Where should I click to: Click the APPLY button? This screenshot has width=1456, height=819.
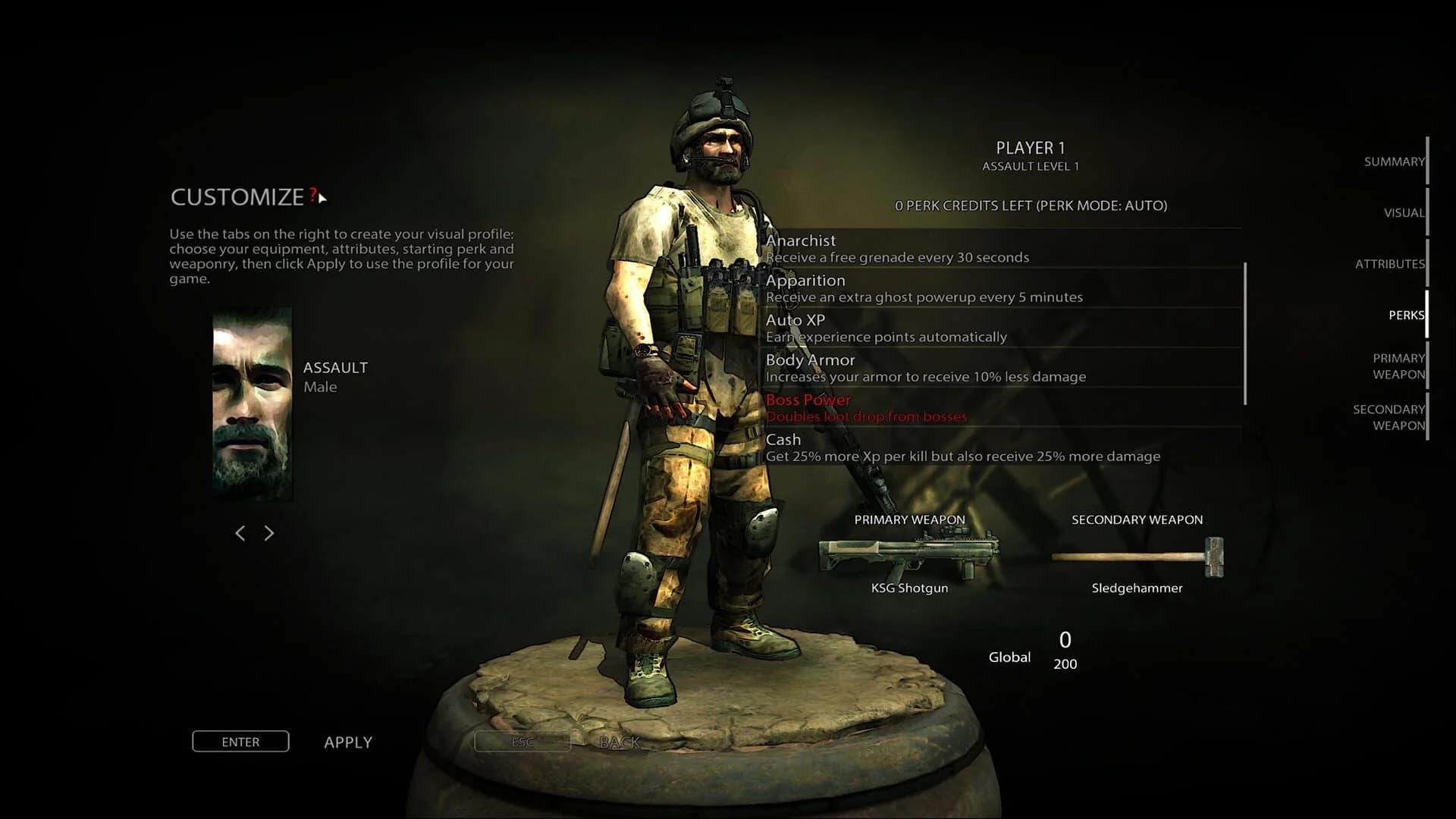pyautogui.click(x=348, y=742)
